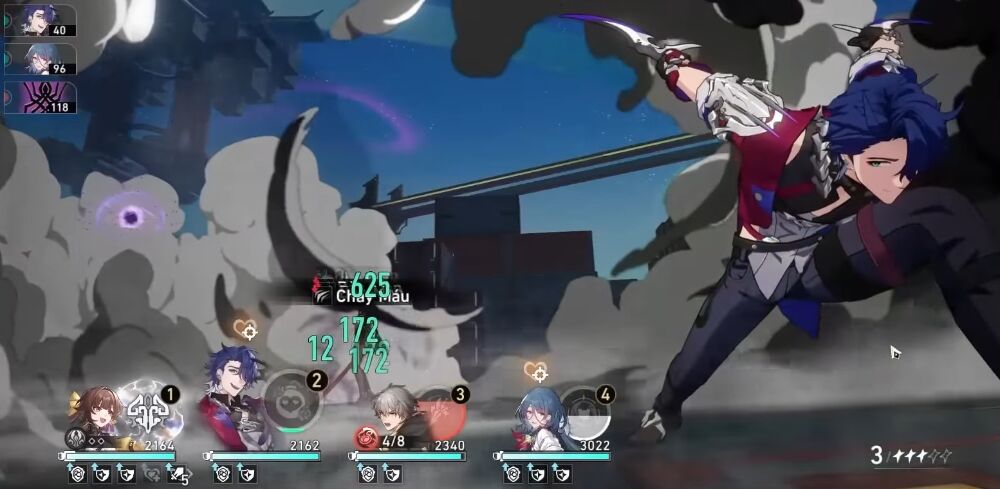Click the turn order entry showing 96
Image resolution: width=1000 pixels, height=489 pixels.
40,58
